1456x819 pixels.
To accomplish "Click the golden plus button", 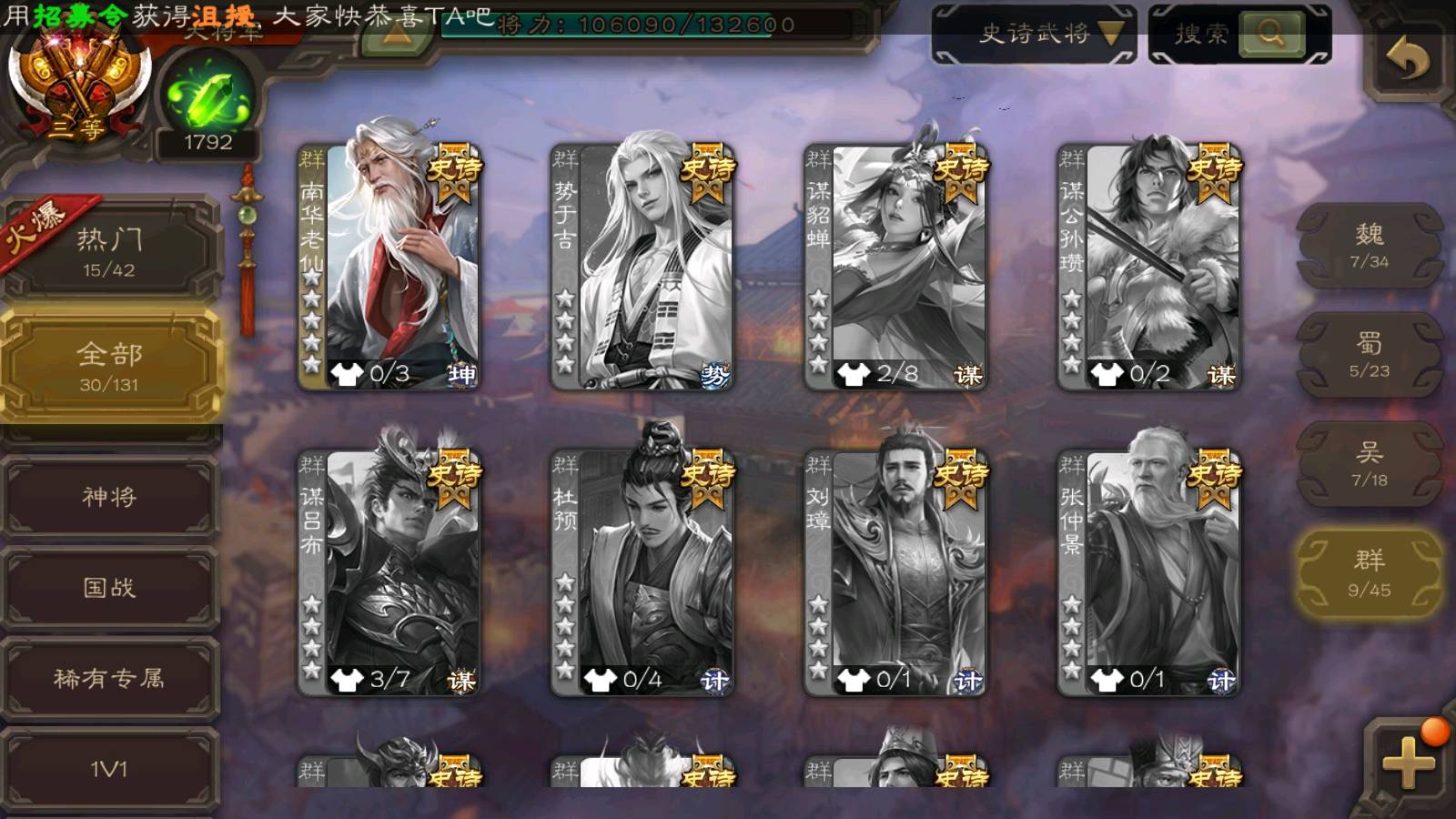I will pyautogui.click(x=1408, y=761).
